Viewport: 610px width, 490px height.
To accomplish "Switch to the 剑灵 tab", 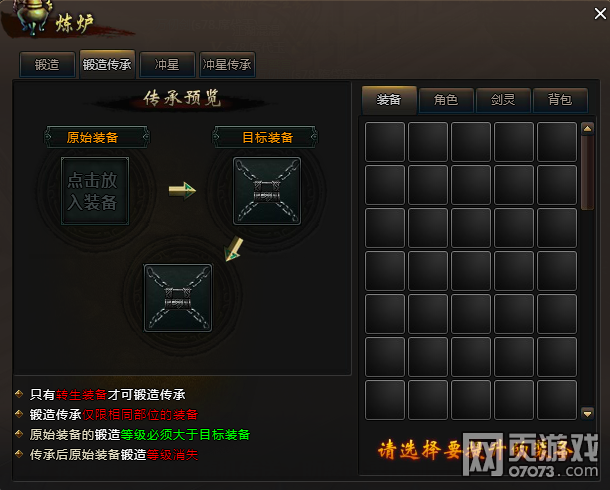I will point(503,99).
